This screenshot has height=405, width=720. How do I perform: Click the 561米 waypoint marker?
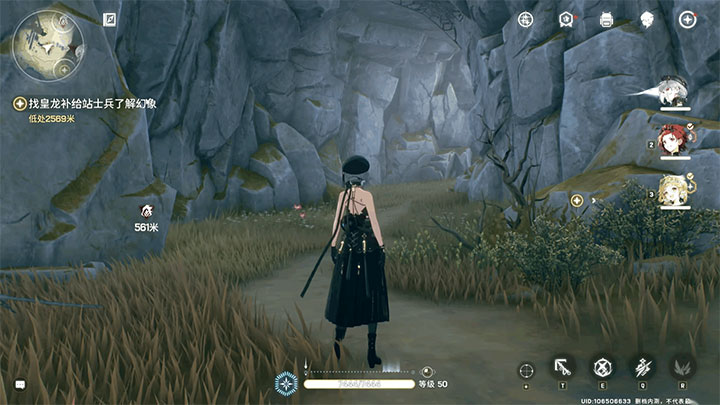[x=146, y=211]
